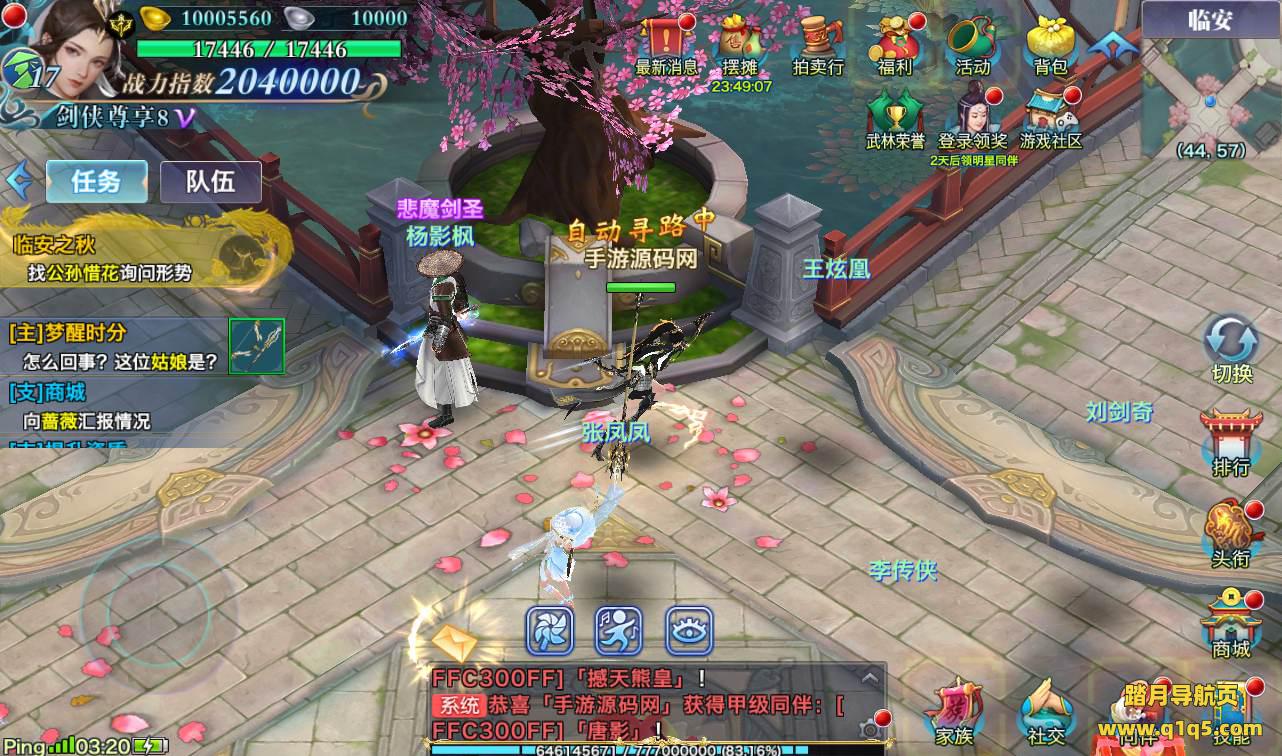This screenshot has height=756, width=1282.
Task: Open the 游戏社区 community icon
Action: tap(1051, 115)
